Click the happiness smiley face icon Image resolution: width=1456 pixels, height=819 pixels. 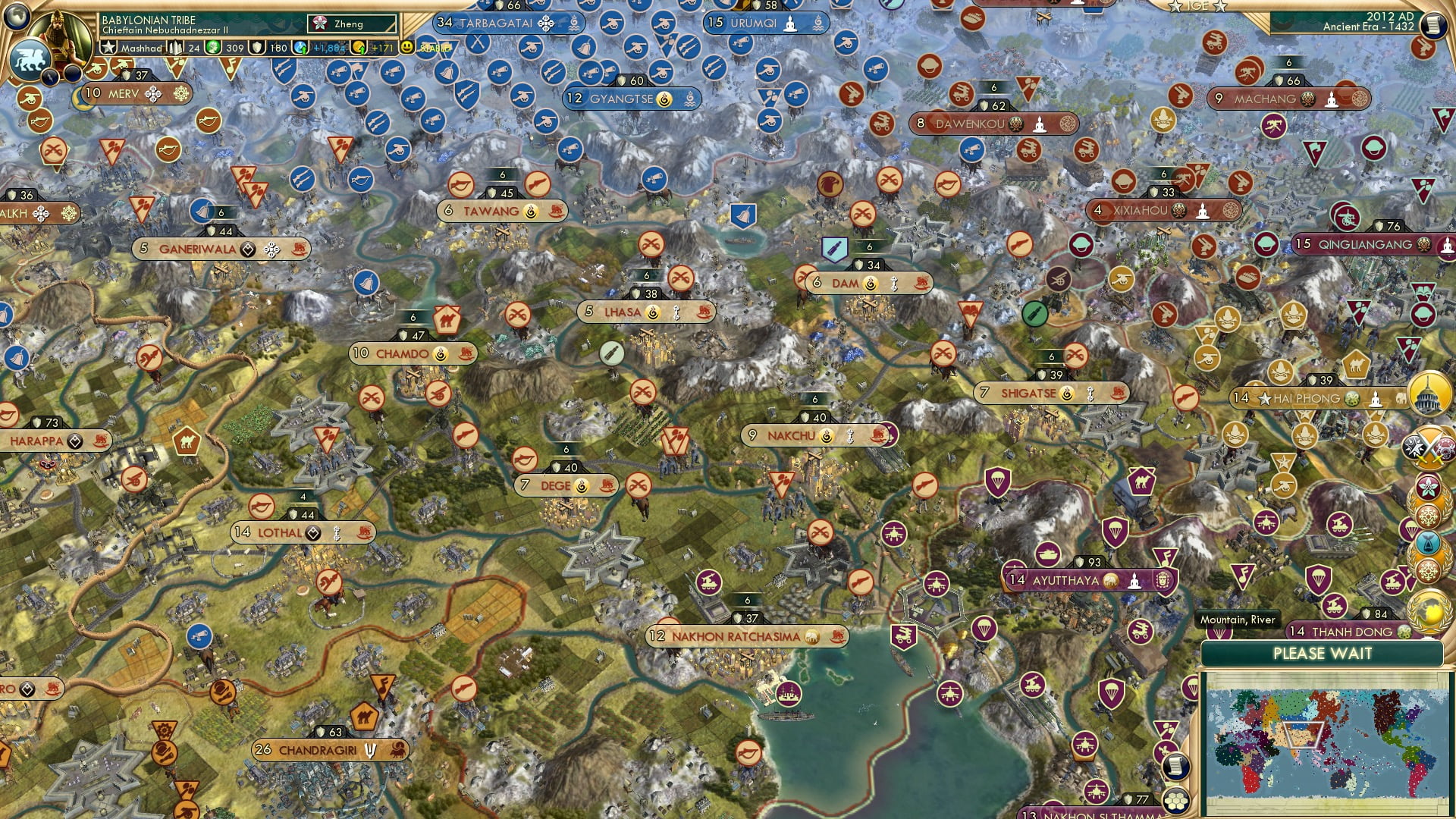[x=408, y=48]
